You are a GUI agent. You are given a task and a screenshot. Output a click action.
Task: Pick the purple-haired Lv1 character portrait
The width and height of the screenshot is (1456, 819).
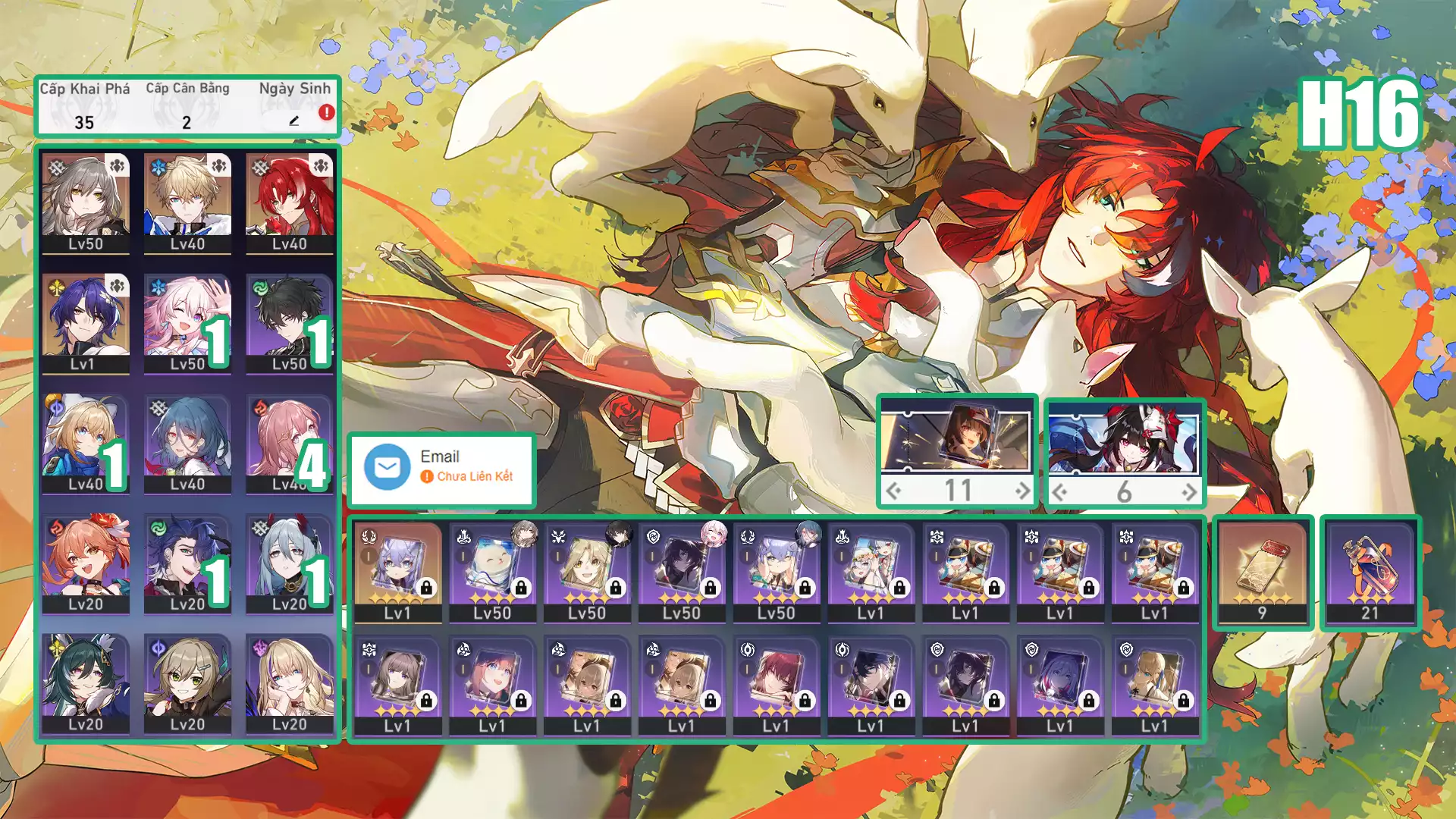click(86, 323)
